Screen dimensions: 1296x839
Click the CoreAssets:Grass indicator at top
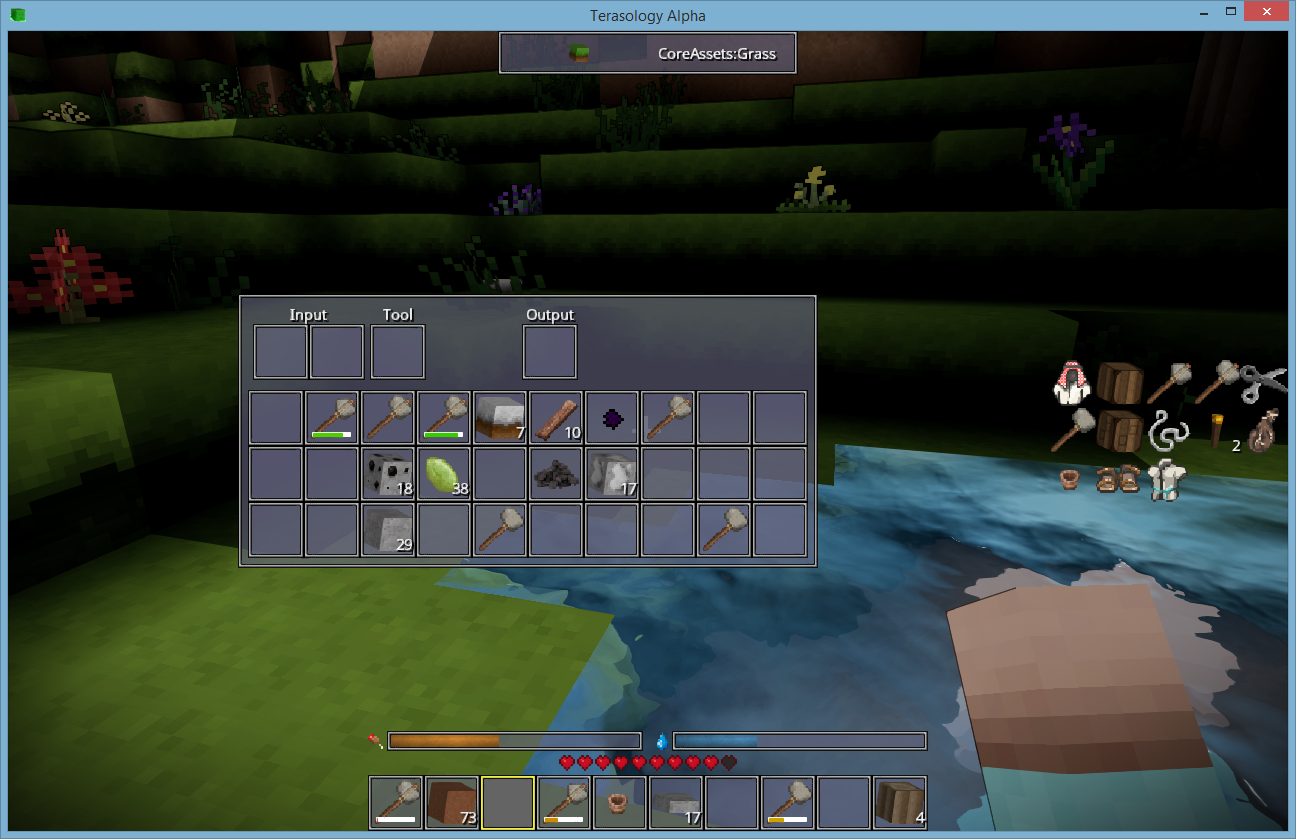[647, 52]
